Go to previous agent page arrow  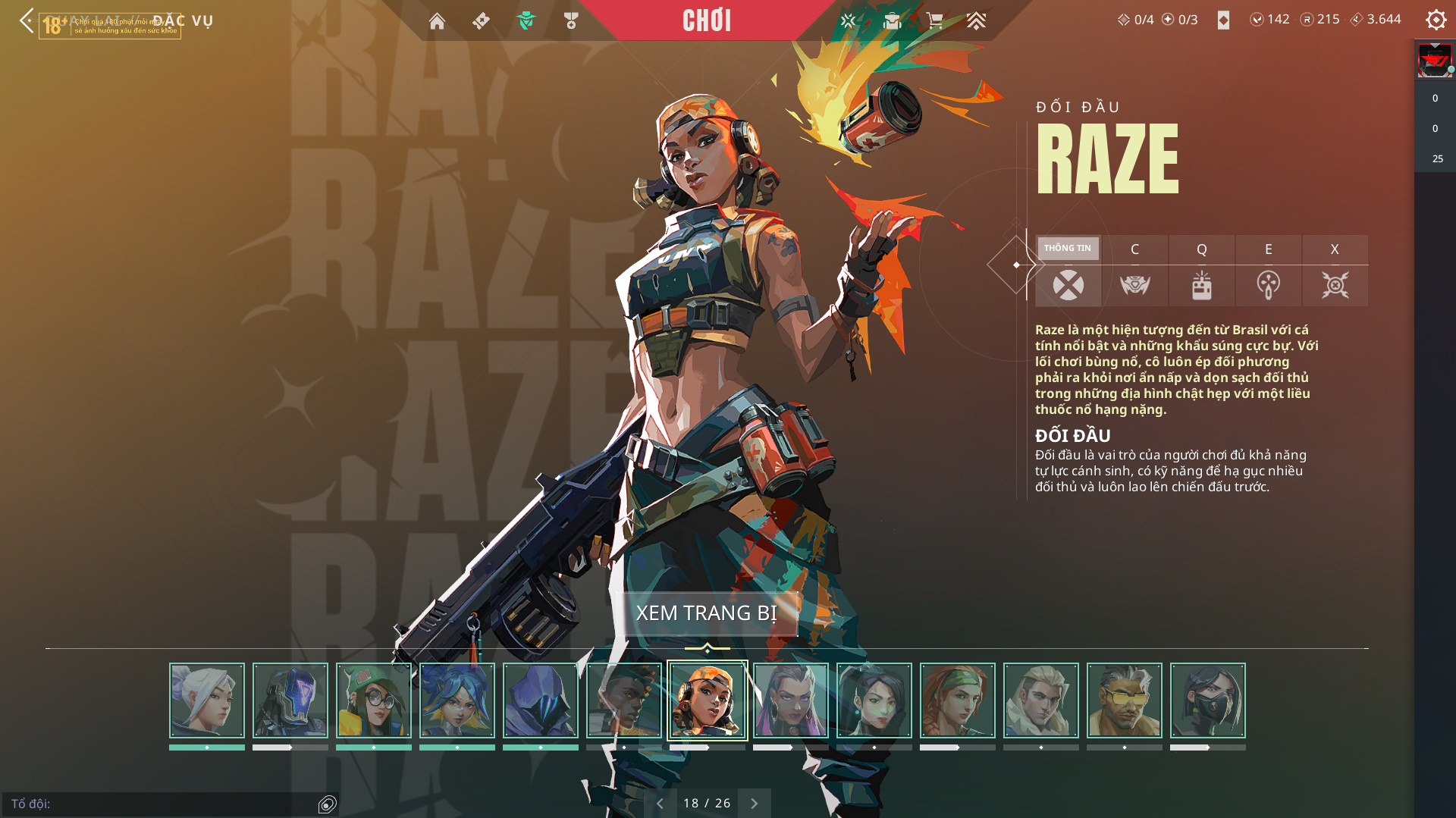pos(660,804)
